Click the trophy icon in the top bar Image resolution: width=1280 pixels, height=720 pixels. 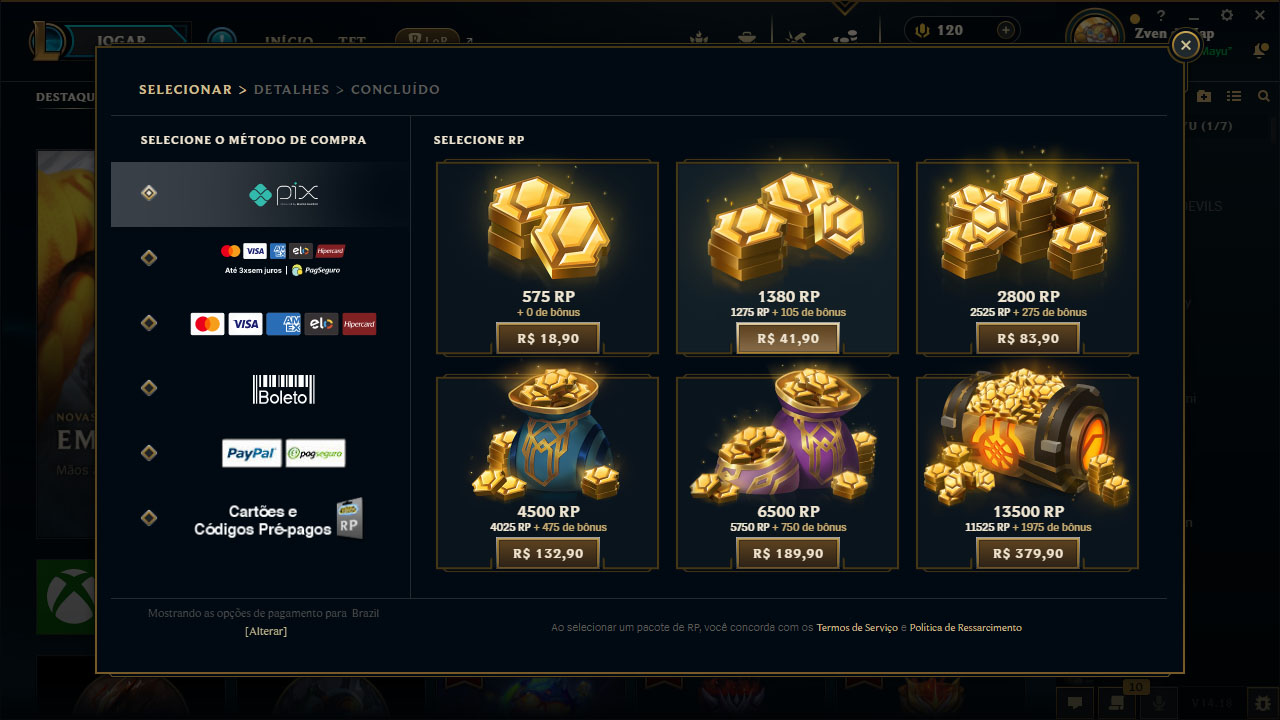click(699, 36)
